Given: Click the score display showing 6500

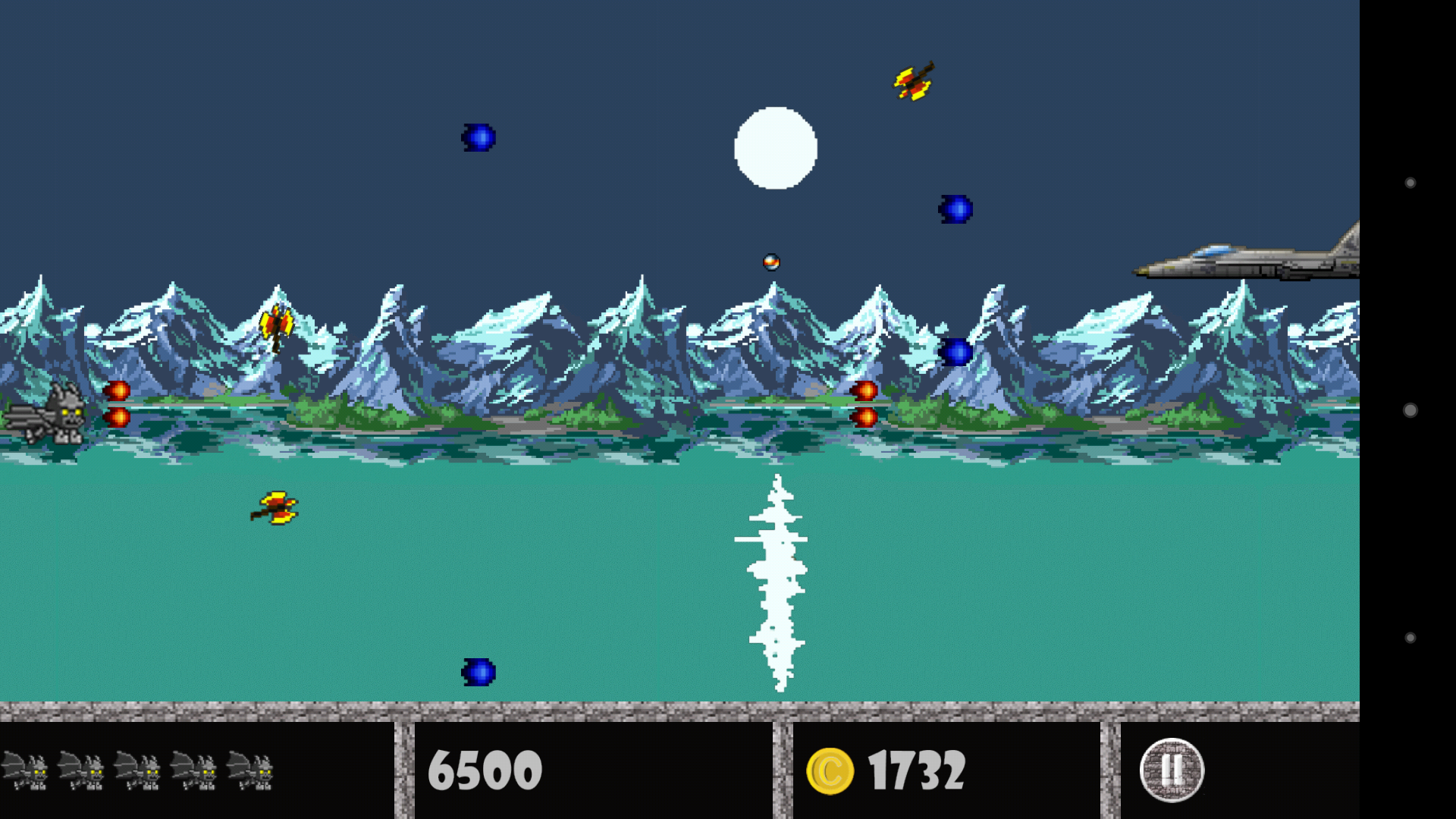Looking at the screenshot, I should click(485, 770).
